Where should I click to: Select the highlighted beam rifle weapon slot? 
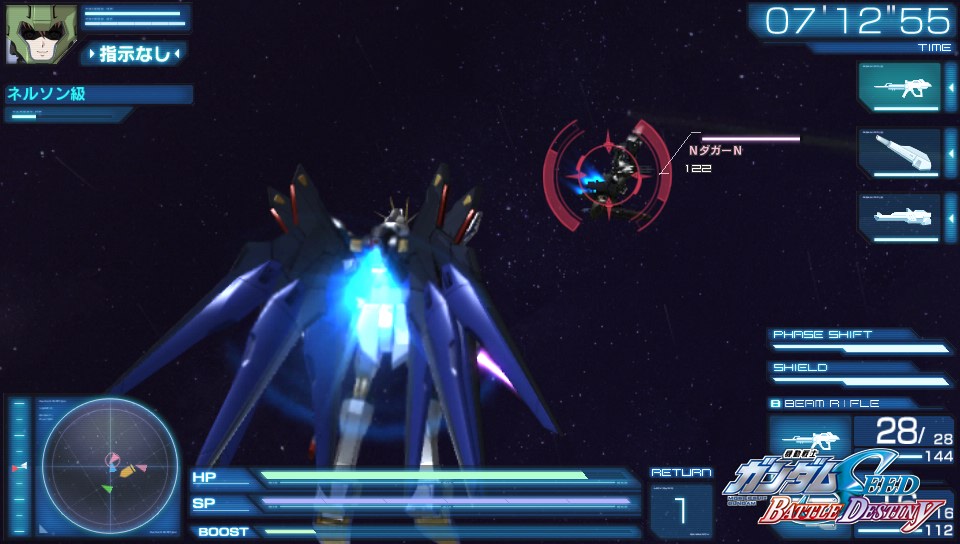[x=899, y=87]
